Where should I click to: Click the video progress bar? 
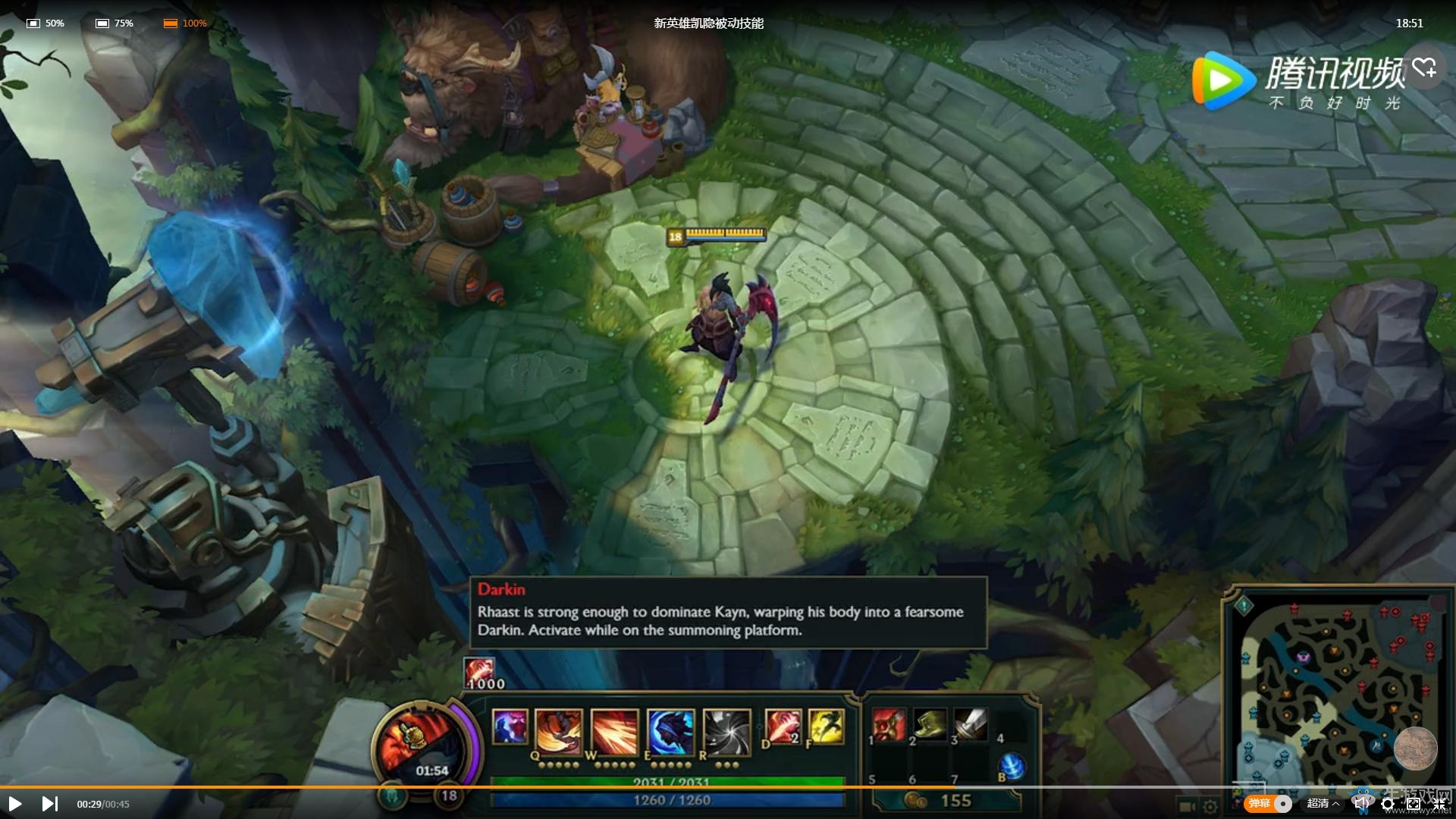(x=728, y=786)
